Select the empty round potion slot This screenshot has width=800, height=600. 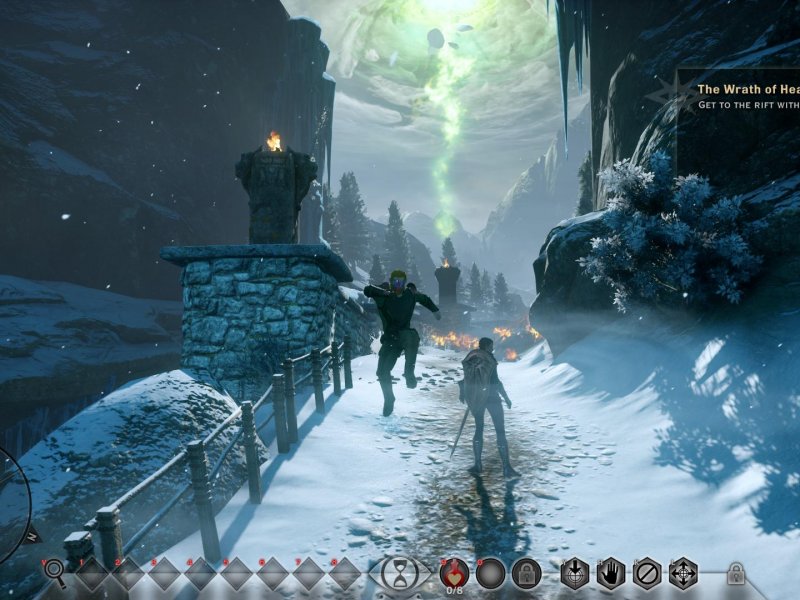pyautogui.click(x=490, y=573)
